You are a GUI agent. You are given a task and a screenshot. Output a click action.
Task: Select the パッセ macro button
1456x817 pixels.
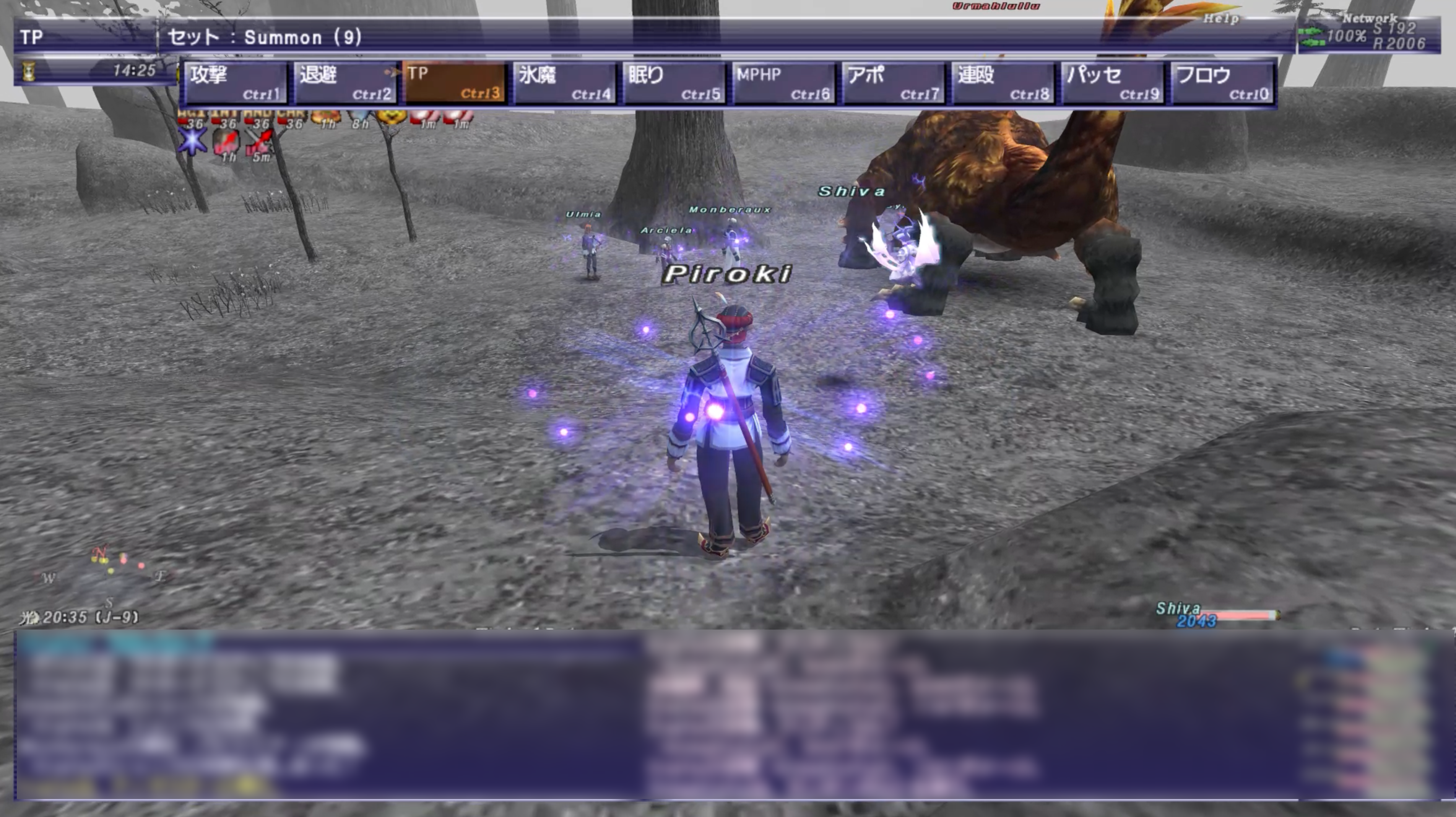click(x=1113, y=83)
